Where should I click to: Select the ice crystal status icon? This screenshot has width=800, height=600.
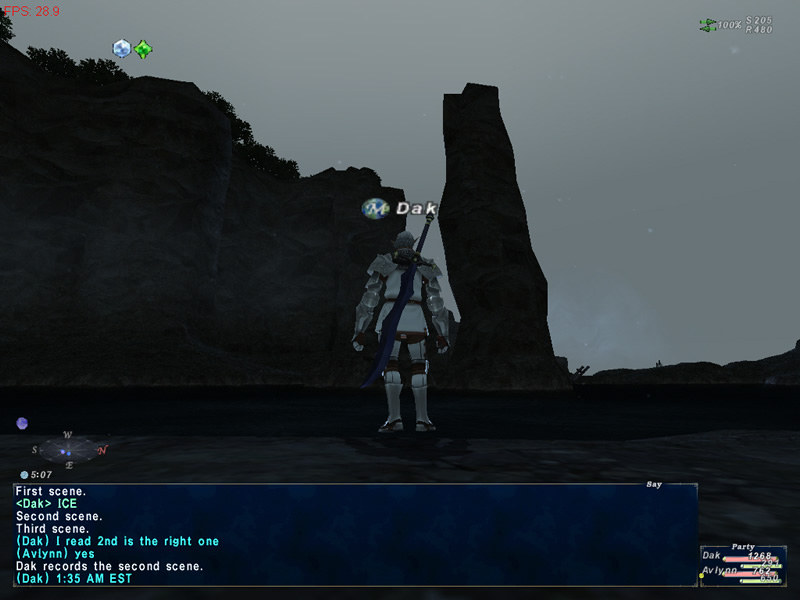coord(122,48)
